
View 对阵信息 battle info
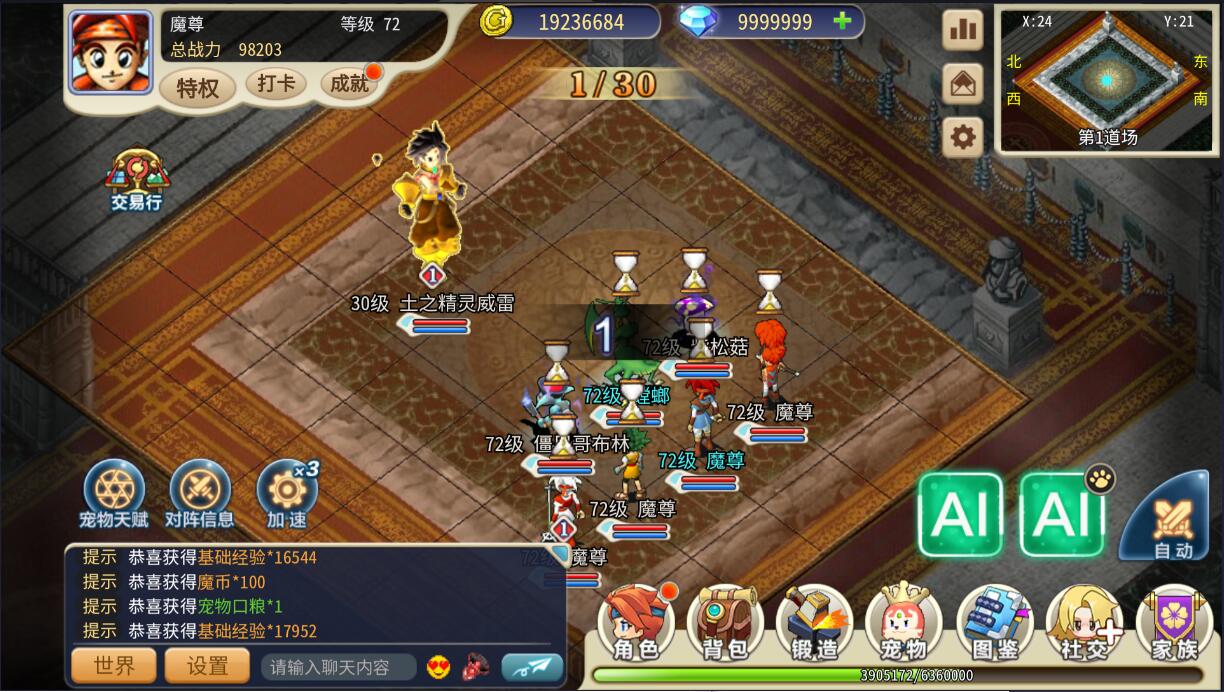(x=199, y=494)
